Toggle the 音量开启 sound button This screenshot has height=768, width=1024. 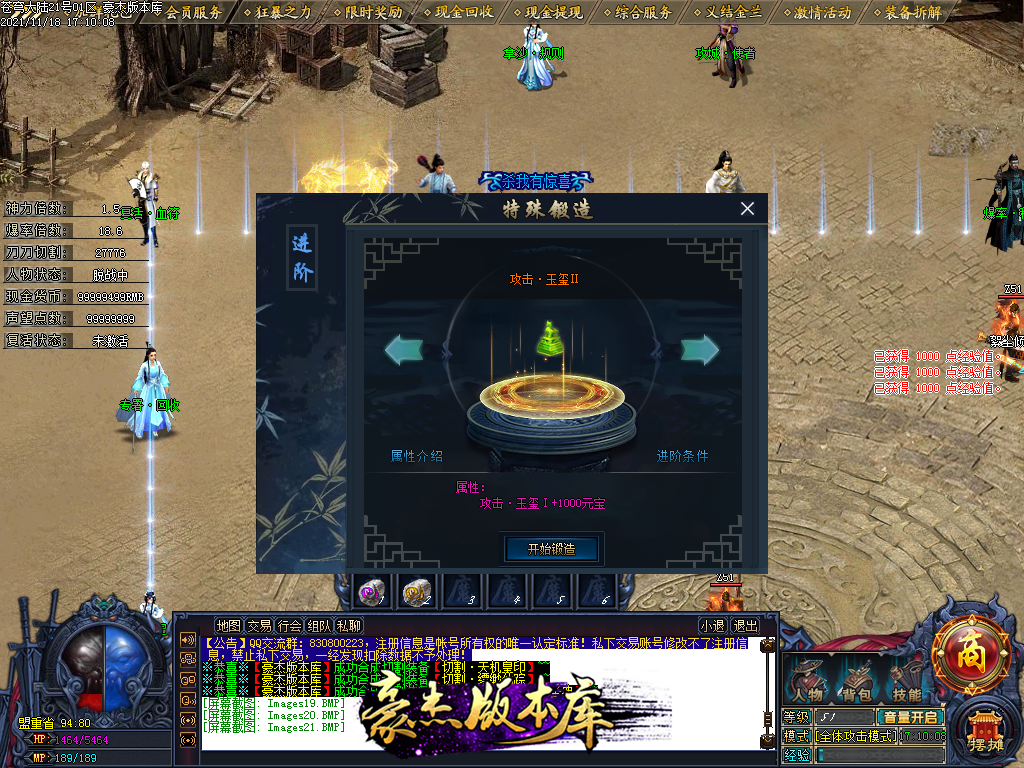(909, 717)
